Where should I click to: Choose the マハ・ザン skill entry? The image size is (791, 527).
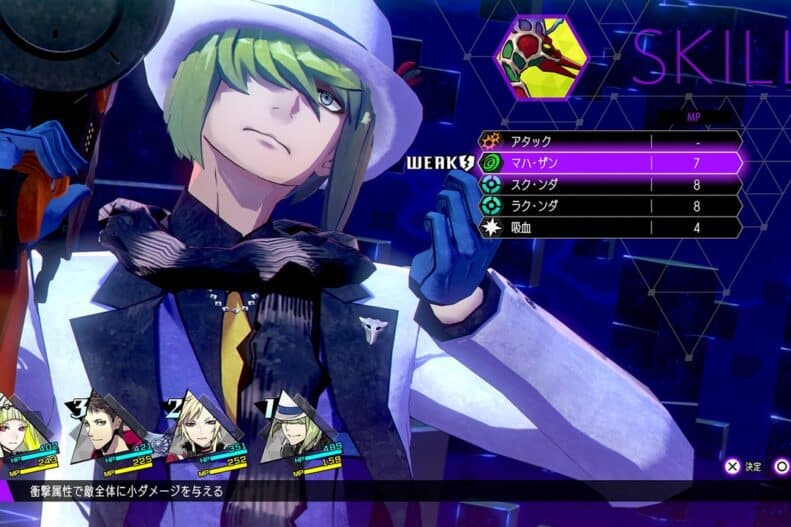tap(610, 163)
